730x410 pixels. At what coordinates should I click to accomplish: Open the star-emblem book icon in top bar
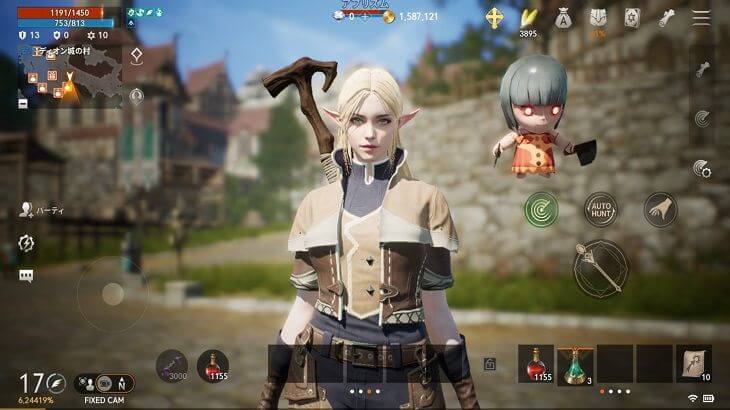(633, 17)
